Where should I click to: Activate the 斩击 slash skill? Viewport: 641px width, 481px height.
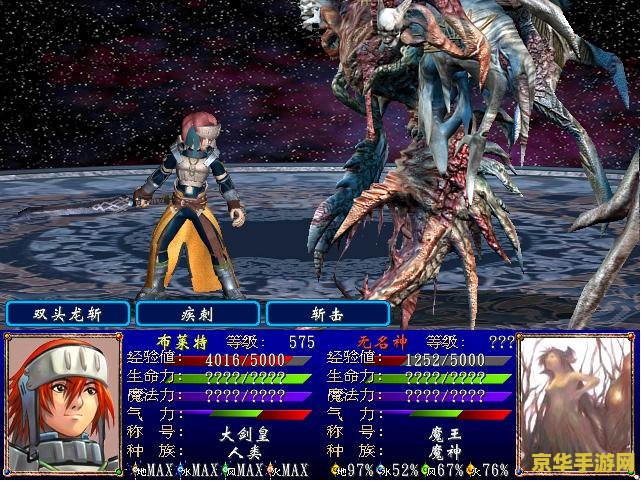click(x=328, y=313)
